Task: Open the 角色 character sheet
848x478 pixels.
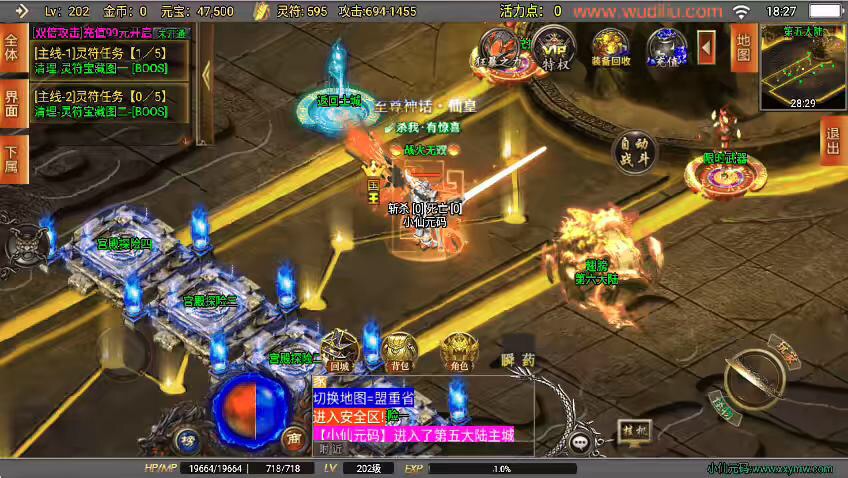Action: 460,349
